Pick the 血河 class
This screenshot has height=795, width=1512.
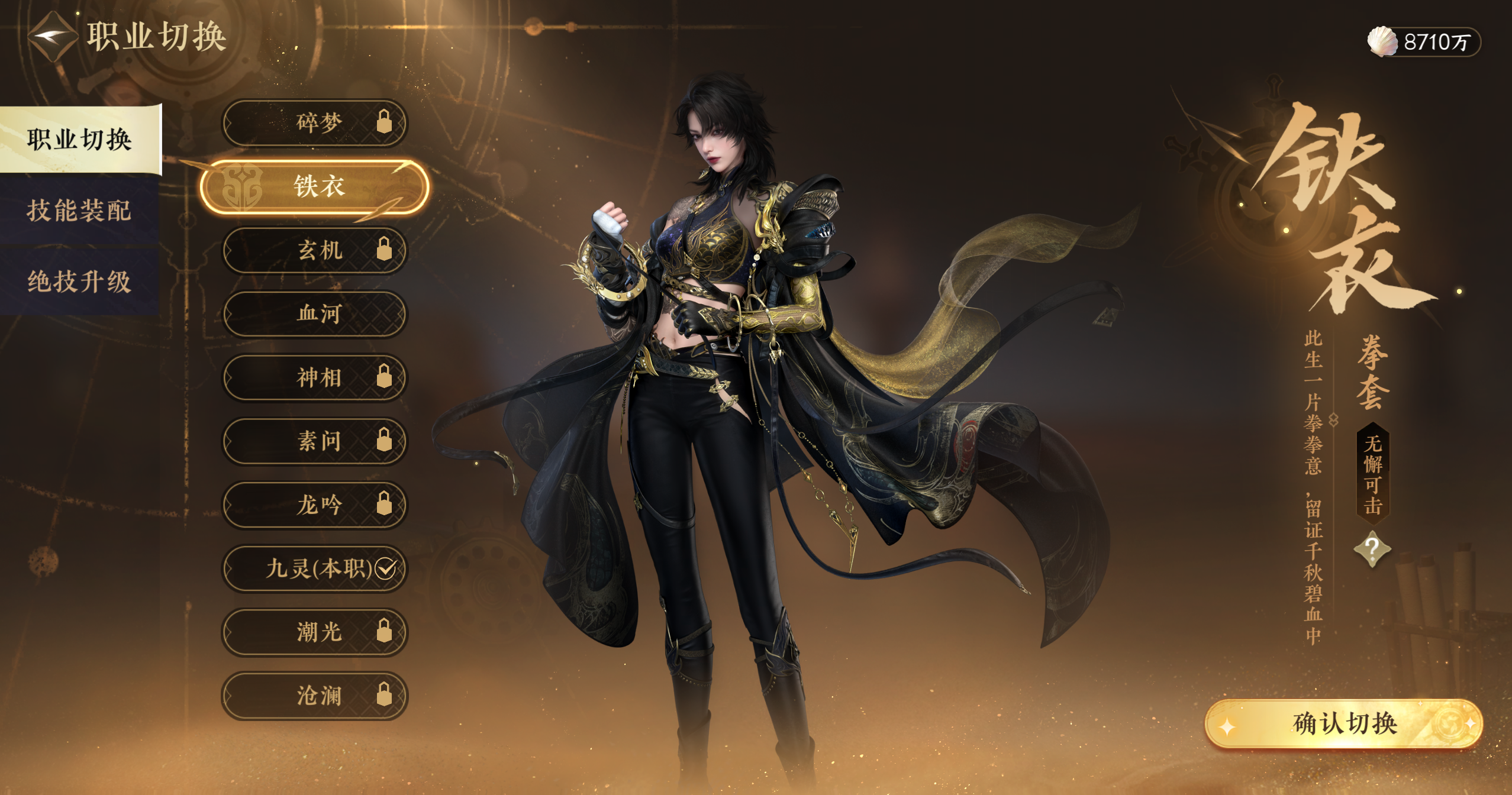[315, 314]
